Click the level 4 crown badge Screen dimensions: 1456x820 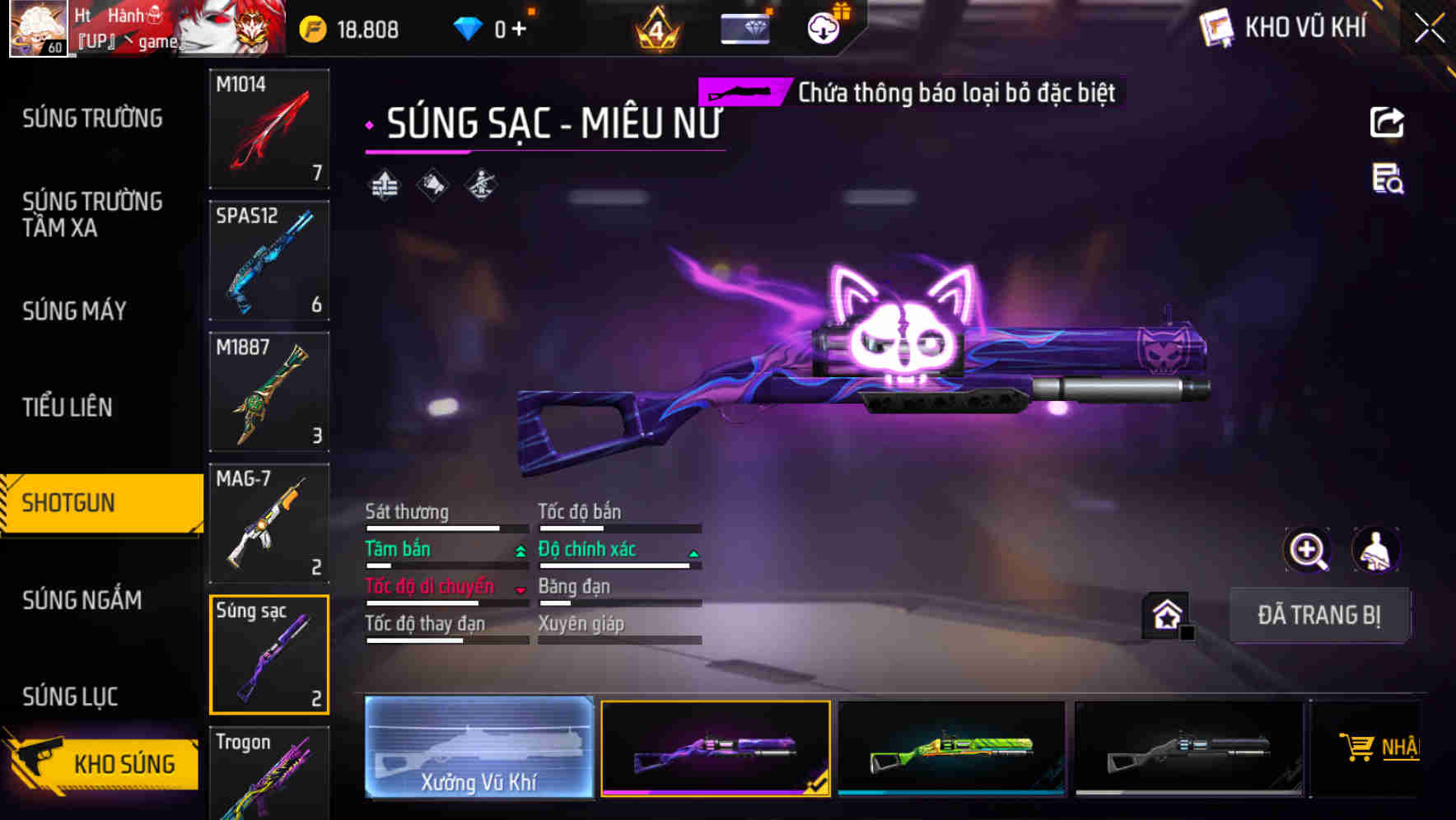[x=656, y=30]
